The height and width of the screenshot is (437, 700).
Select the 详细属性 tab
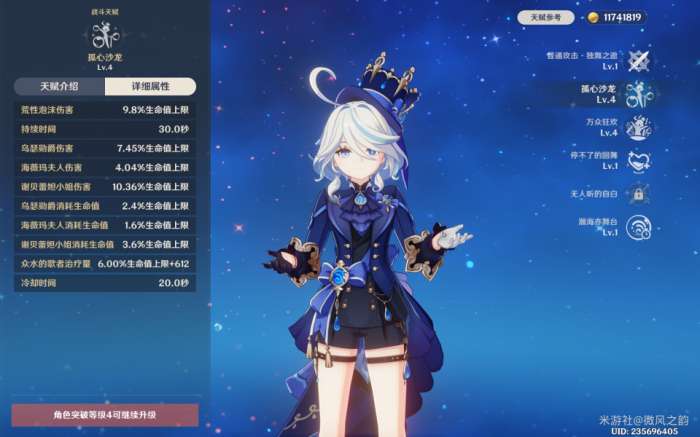click(x=151, y=87)
